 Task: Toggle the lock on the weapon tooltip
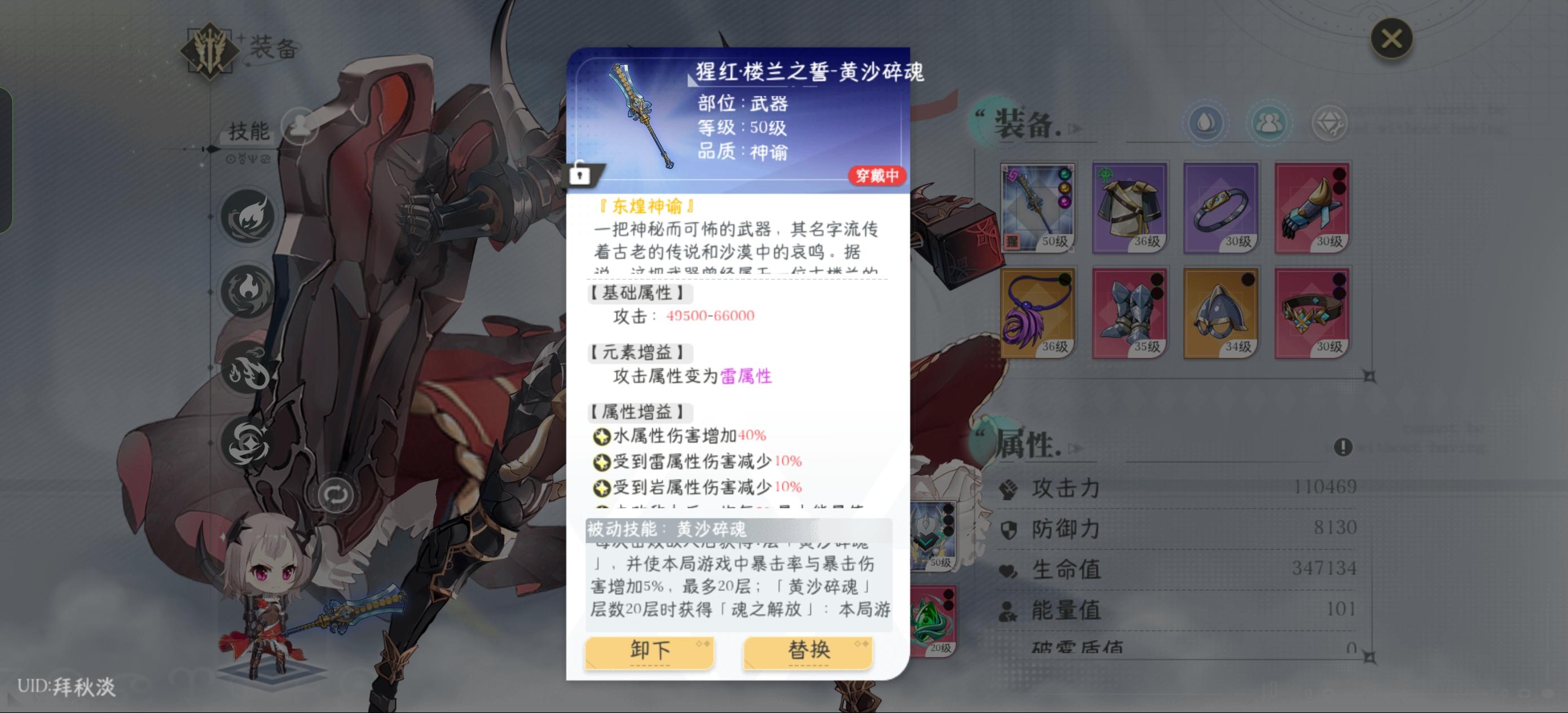(x=583, y=176)
